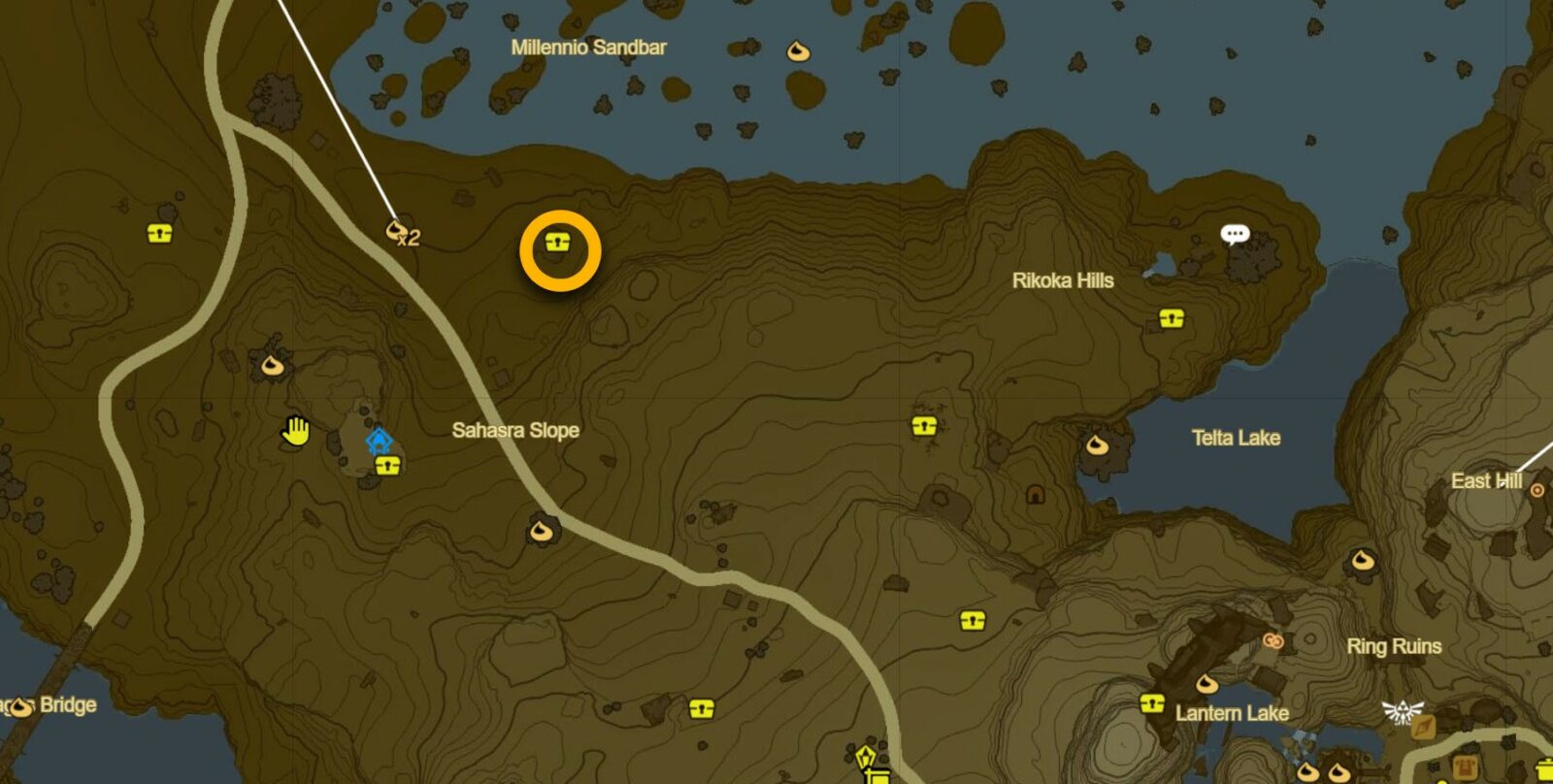Select the treasure chest circled in orange
This screenshot has width=1553, height=784.
pyautogui.click(x=556, y=243)
